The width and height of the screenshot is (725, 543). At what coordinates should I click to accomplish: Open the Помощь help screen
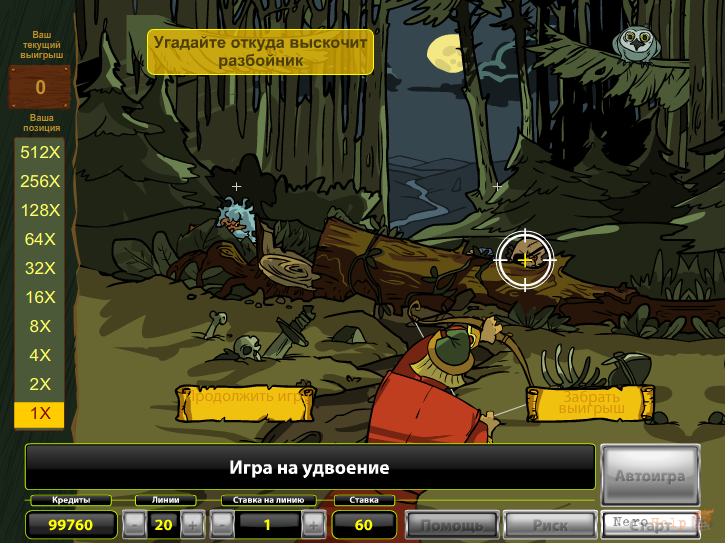tap(453, 524)
